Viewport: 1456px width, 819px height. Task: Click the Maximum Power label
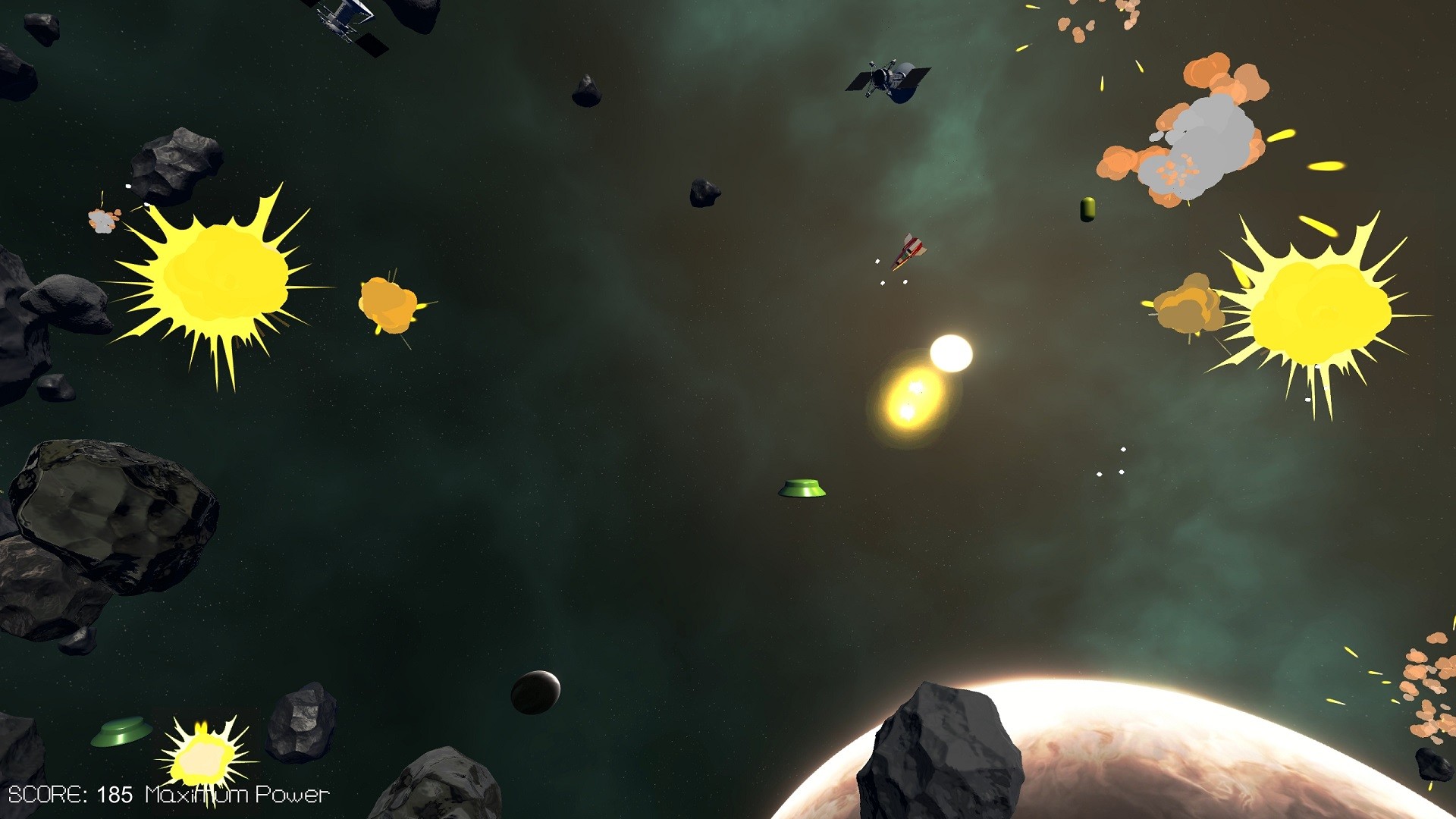[235, 795]
